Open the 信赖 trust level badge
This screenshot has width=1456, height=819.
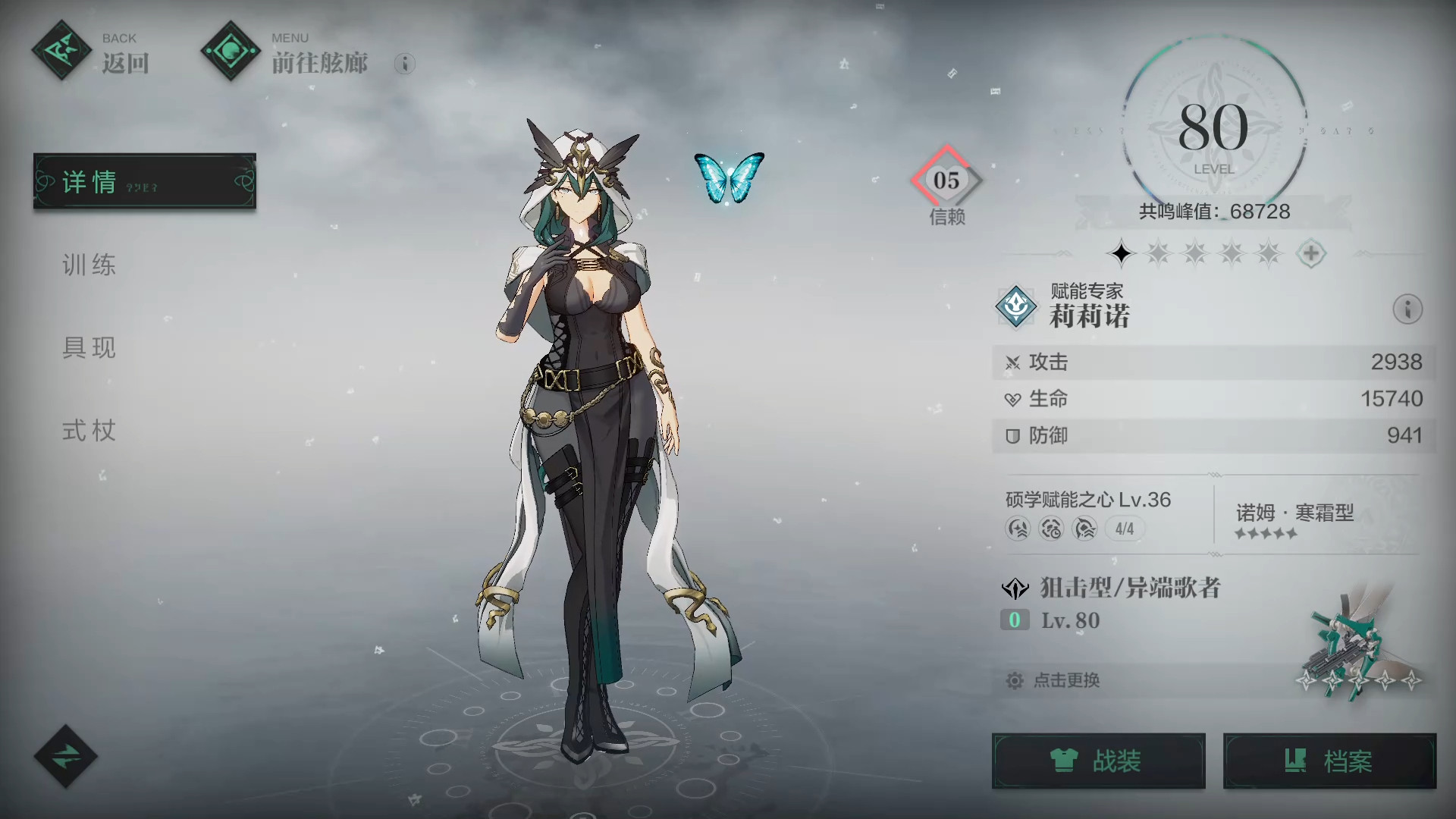946,182
